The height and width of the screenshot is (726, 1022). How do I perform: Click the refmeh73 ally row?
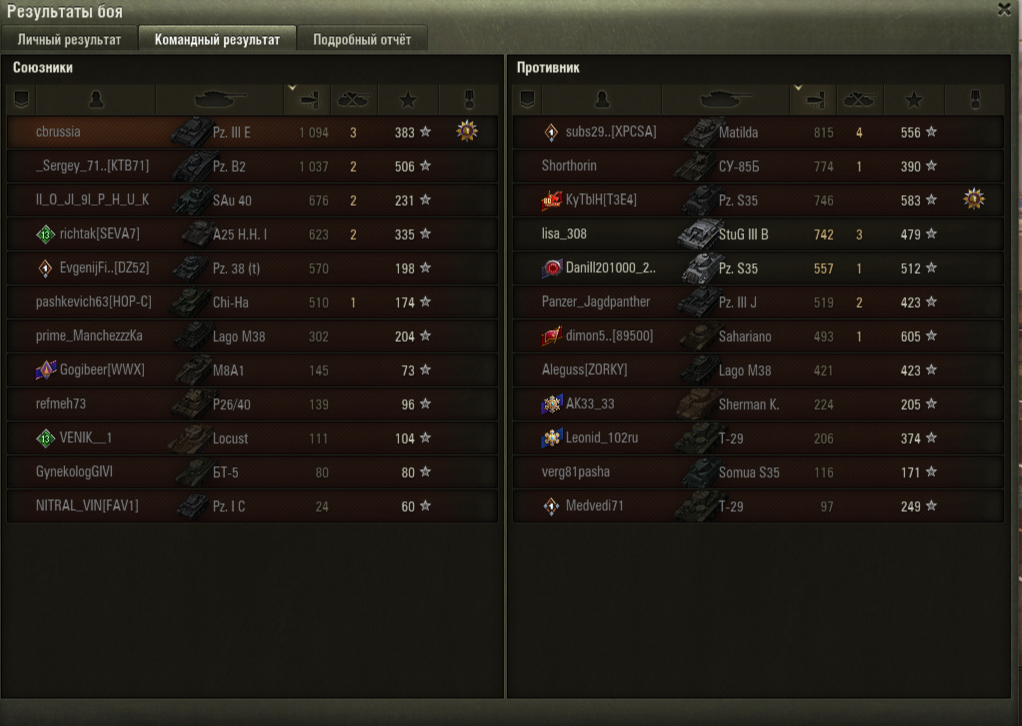[x=62, y=404]
